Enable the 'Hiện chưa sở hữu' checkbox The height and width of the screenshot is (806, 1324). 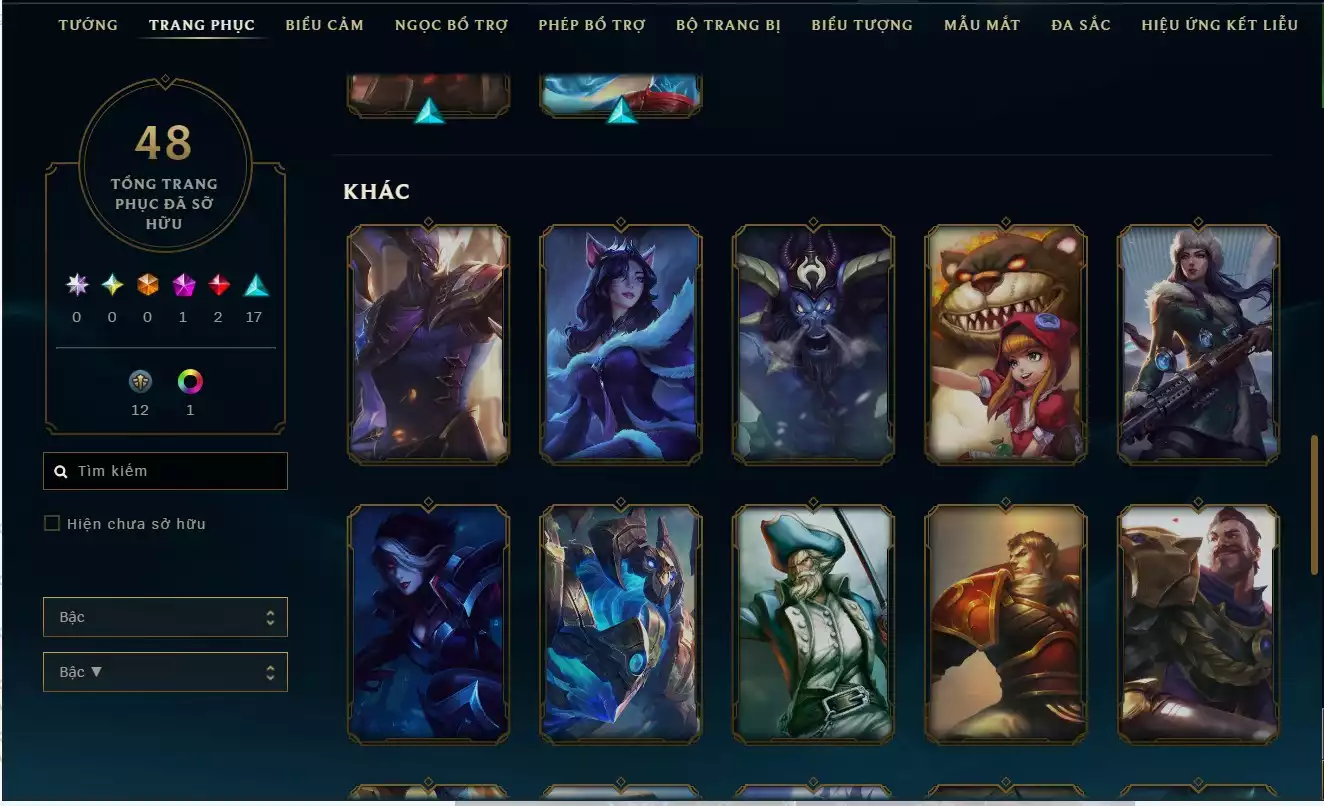click(x=51, y=522)
